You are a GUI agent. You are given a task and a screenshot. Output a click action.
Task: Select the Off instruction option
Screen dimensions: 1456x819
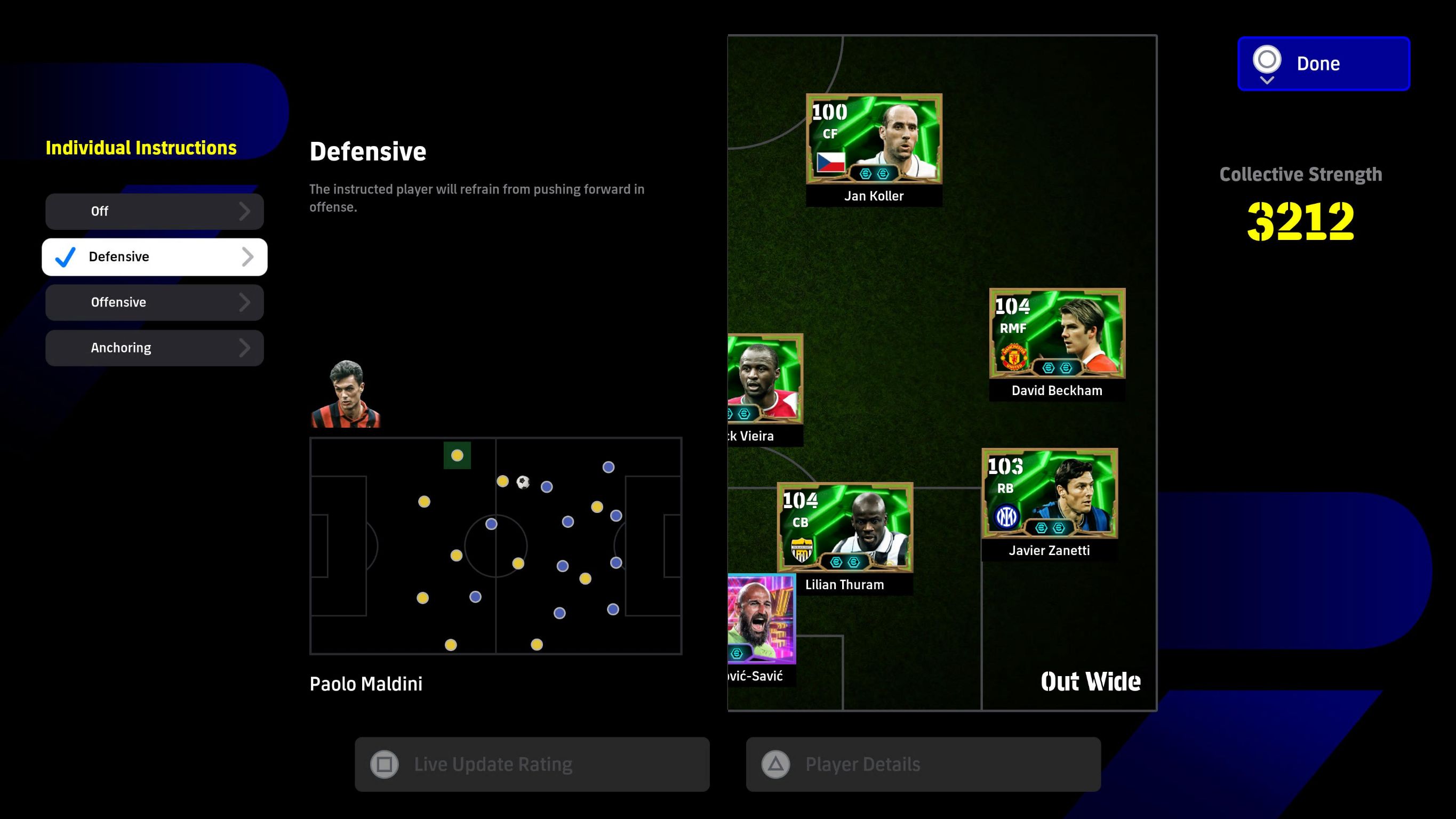pyautogui.click(x=154, y=211)
